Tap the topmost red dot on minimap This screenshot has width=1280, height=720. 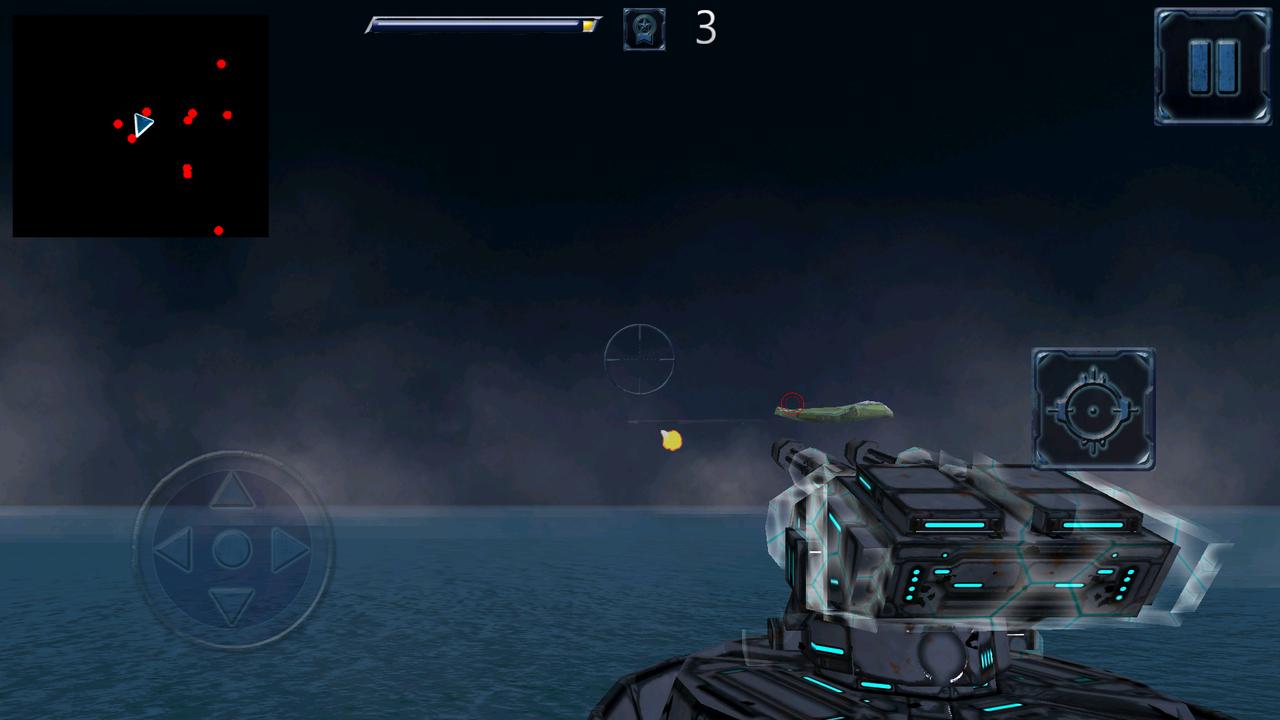[x=222, y=63]
